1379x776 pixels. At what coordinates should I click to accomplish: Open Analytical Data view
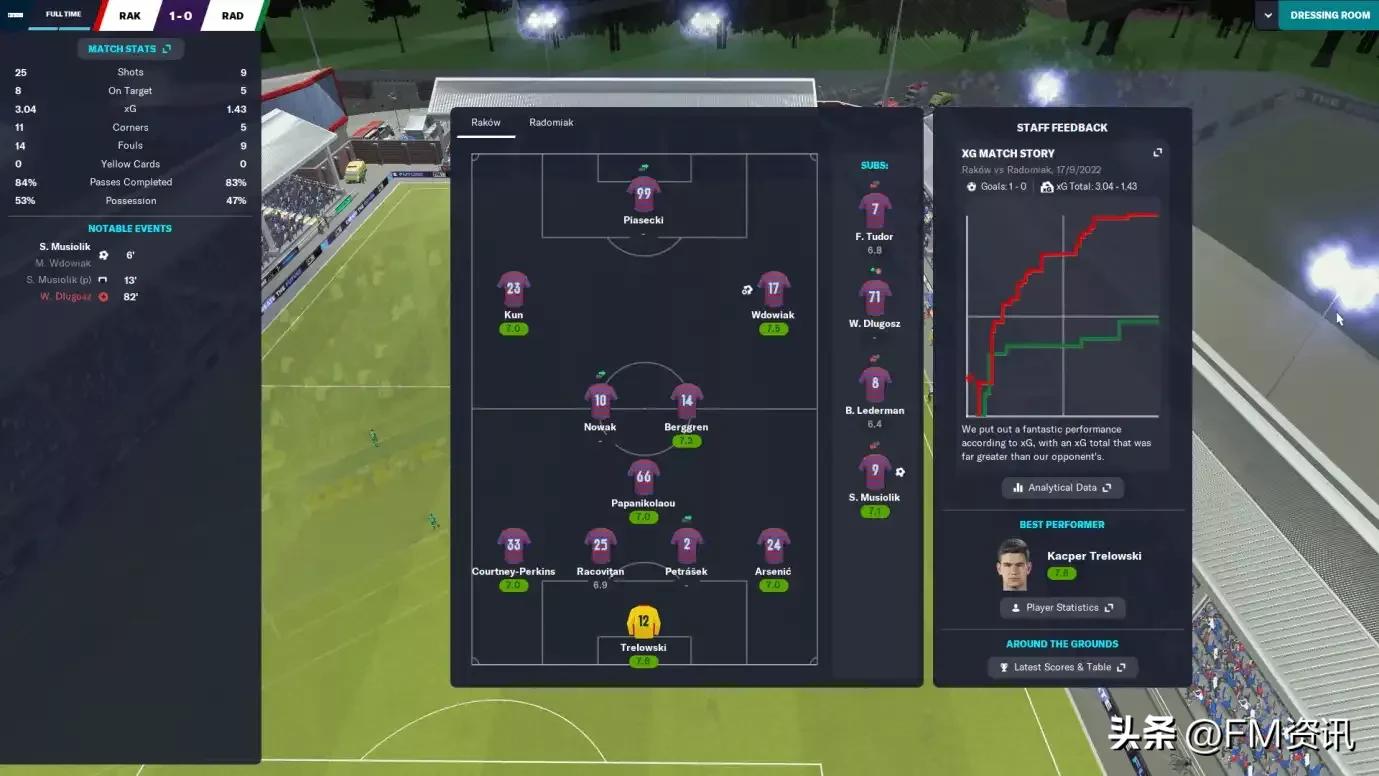(1062, 488)
